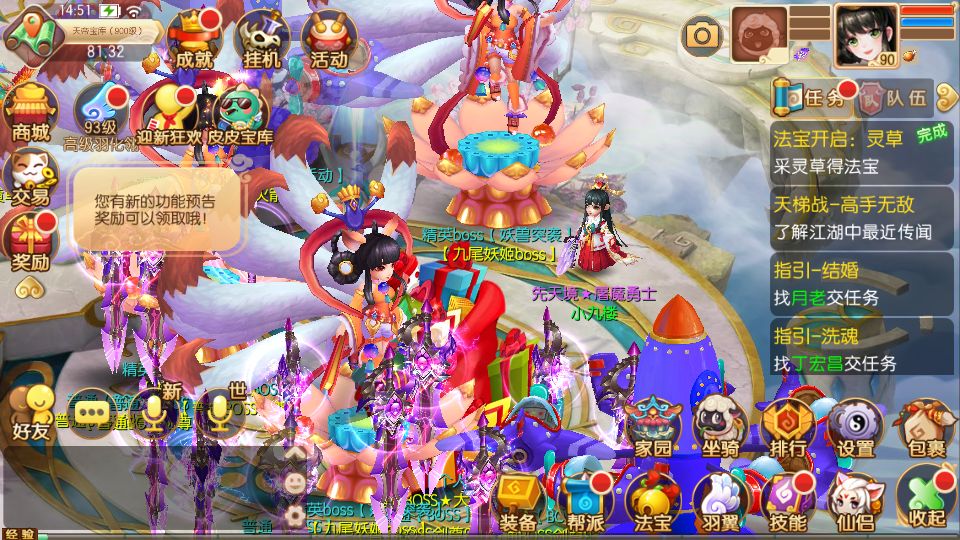This screenshot has height=540, width=960.
Task: Open the 商城 shop
Action: tap(30, 112)
